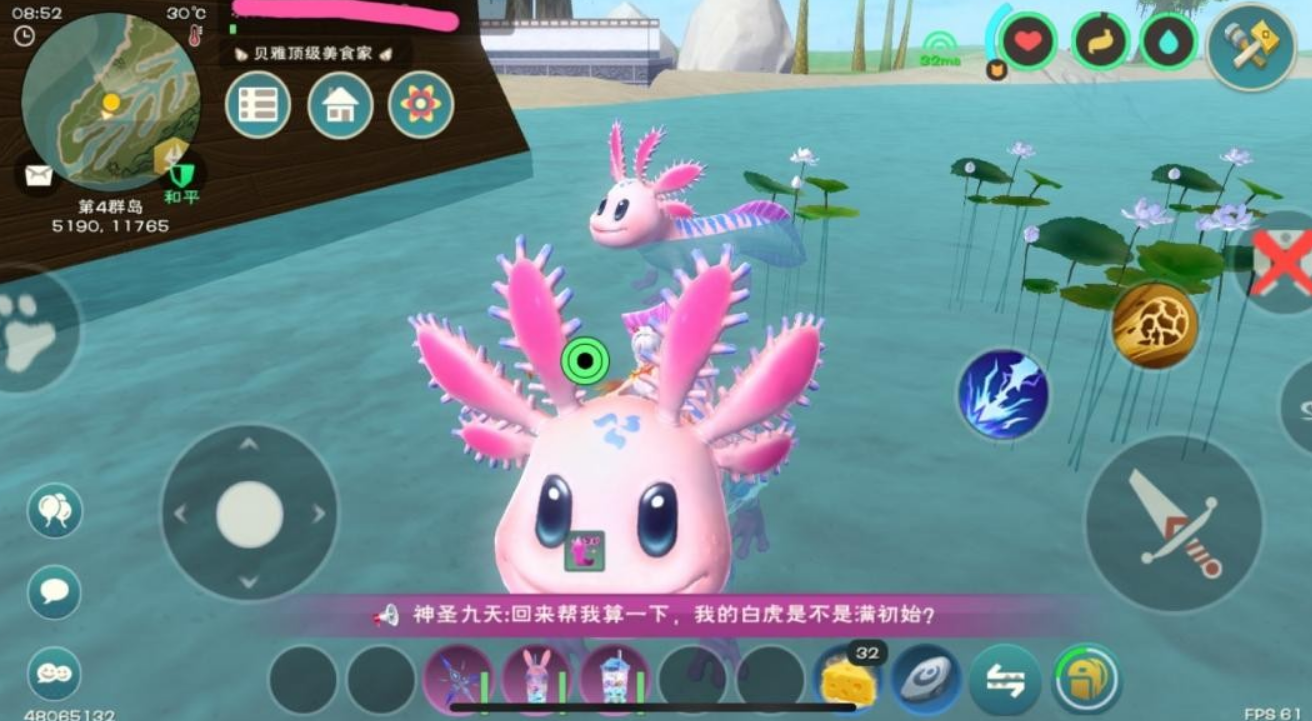
Task: Tap the swap arrows hotbar button
Action: 1005,680
